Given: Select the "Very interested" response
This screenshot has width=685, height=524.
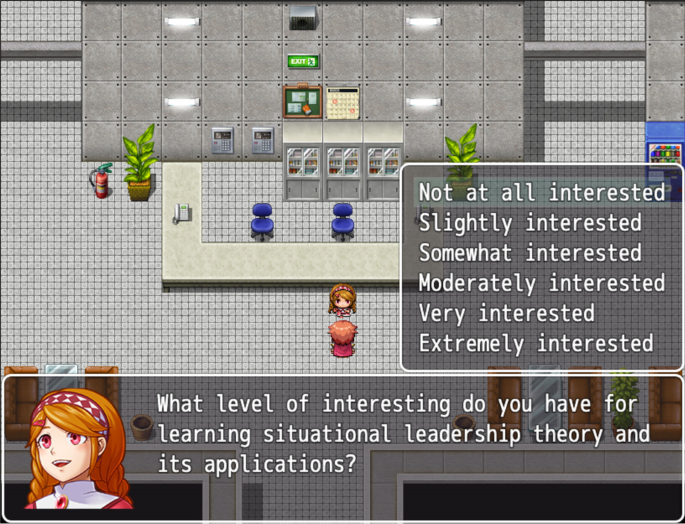Looking at the screenshot, I should [x=506, y=313].
